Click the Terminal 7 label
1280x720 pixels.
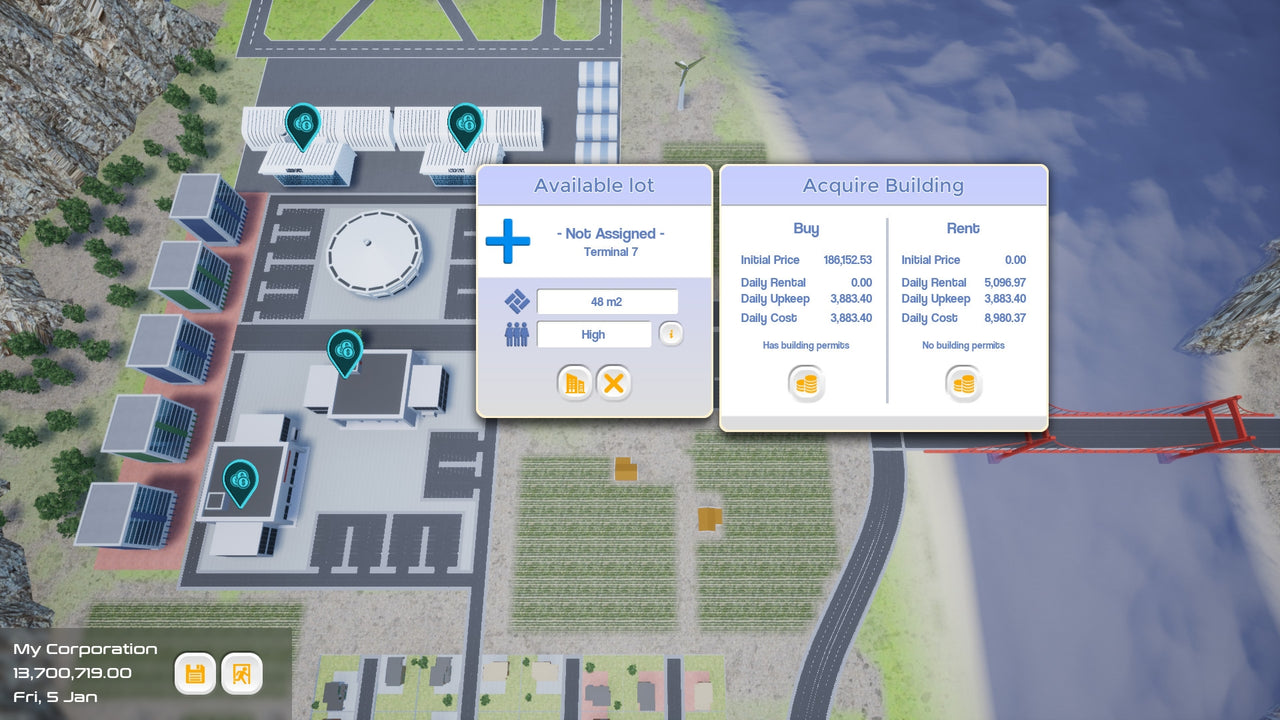611,252
